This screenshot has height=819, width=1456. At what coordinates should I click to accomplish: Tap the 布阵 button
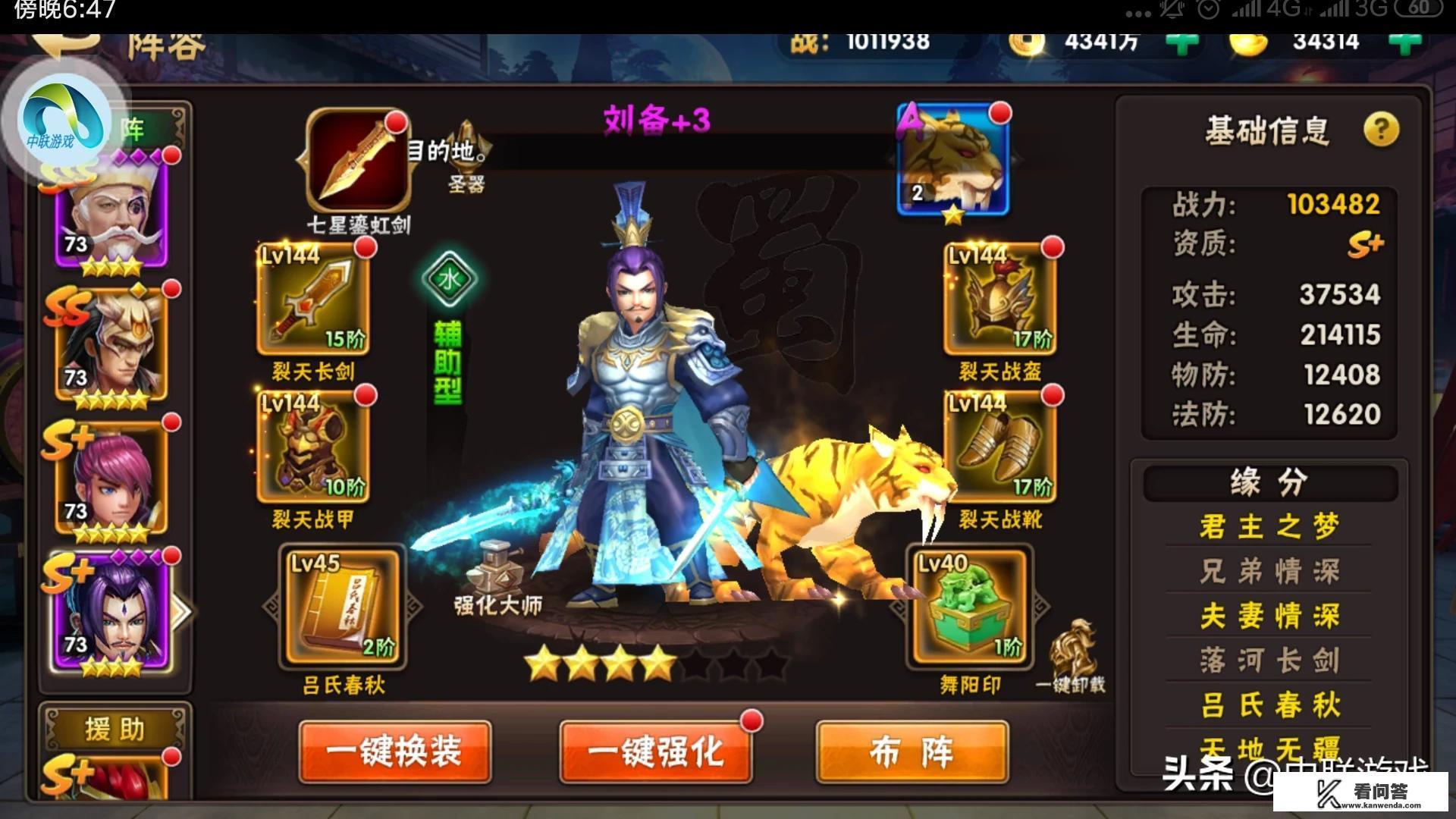pos(912,751)
